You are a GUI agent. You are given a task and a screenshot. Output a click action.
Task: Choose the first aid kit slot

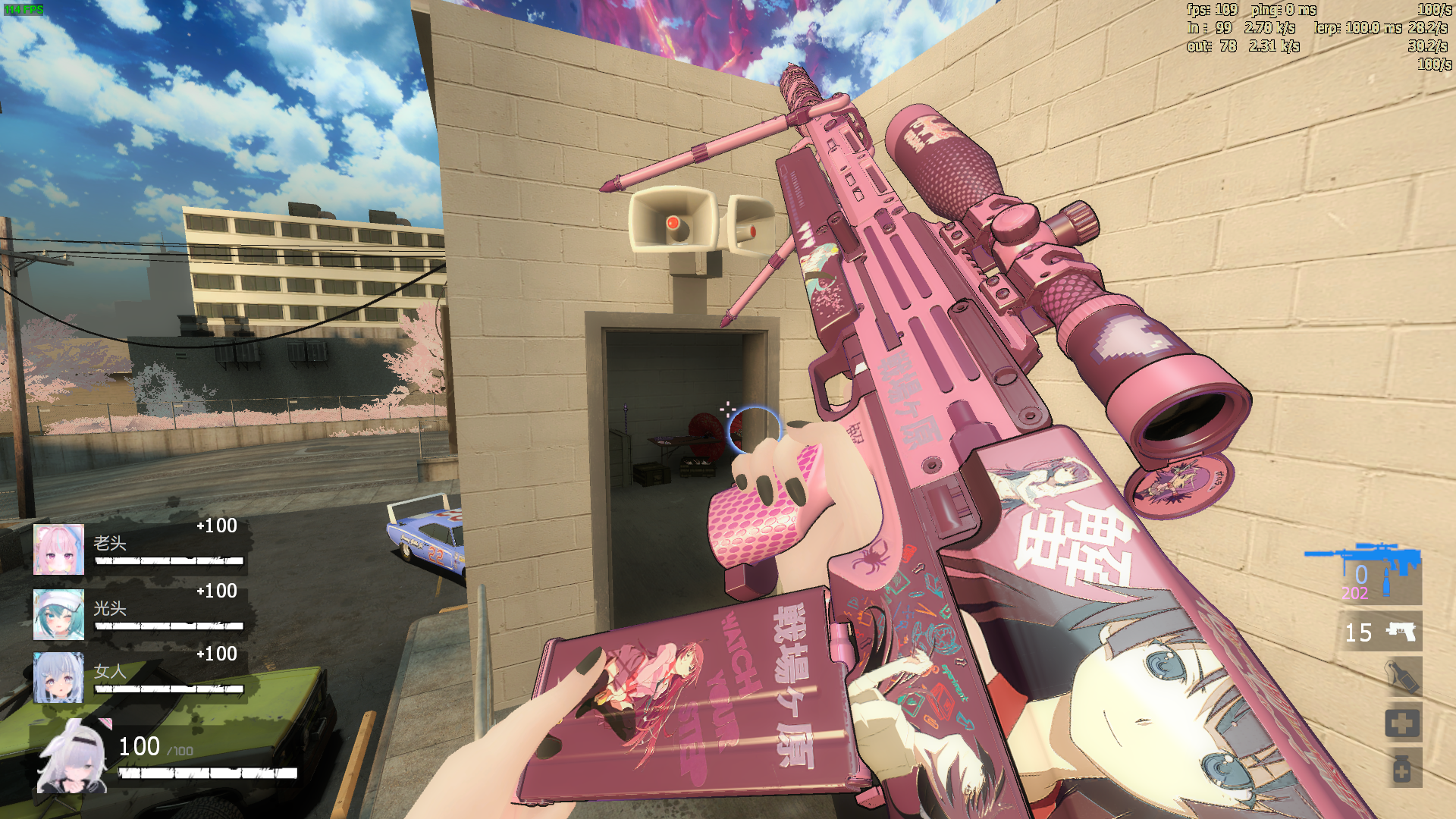[1402, 723]
